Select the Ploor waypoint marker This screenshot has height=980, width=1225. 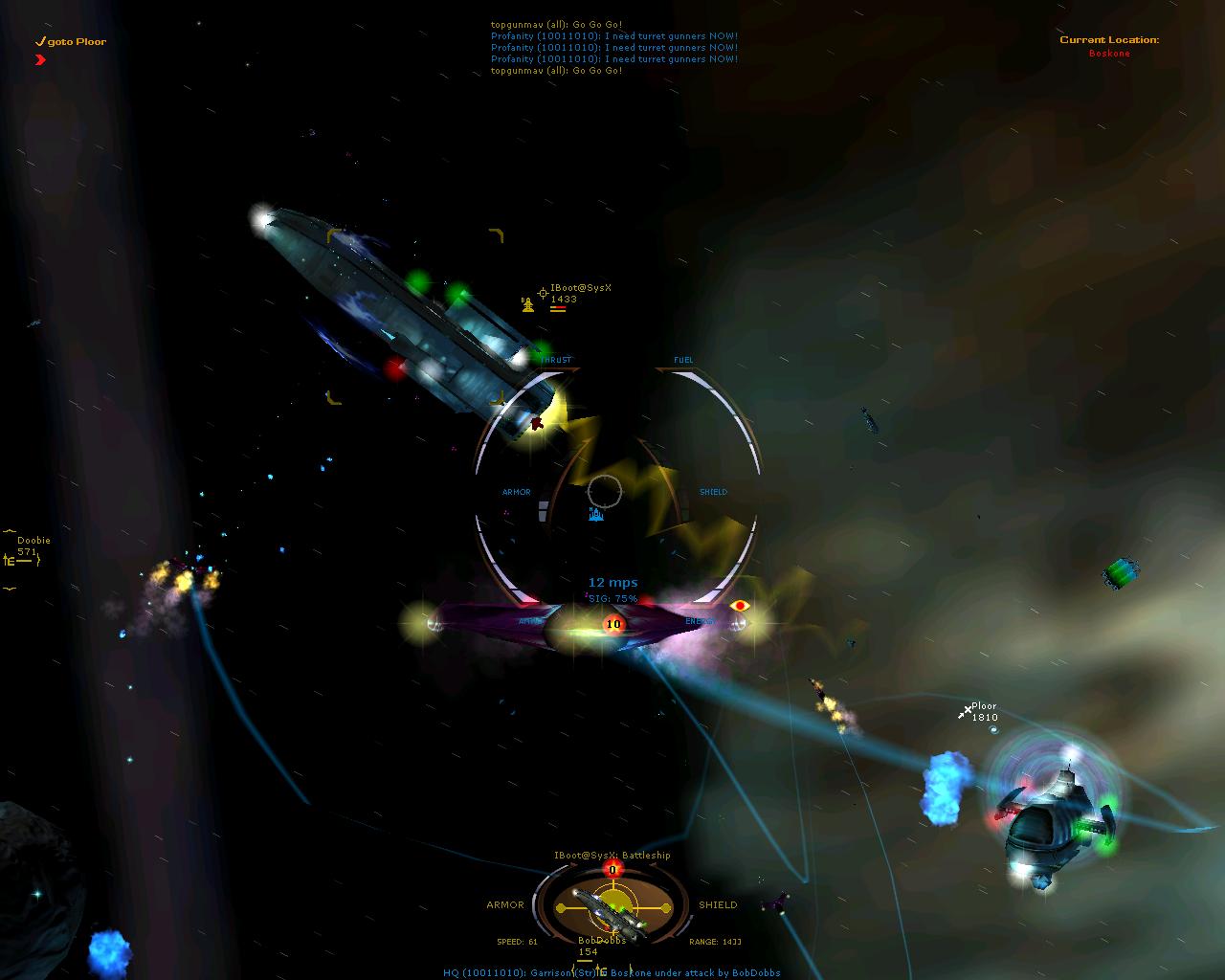tap(966, 712)
